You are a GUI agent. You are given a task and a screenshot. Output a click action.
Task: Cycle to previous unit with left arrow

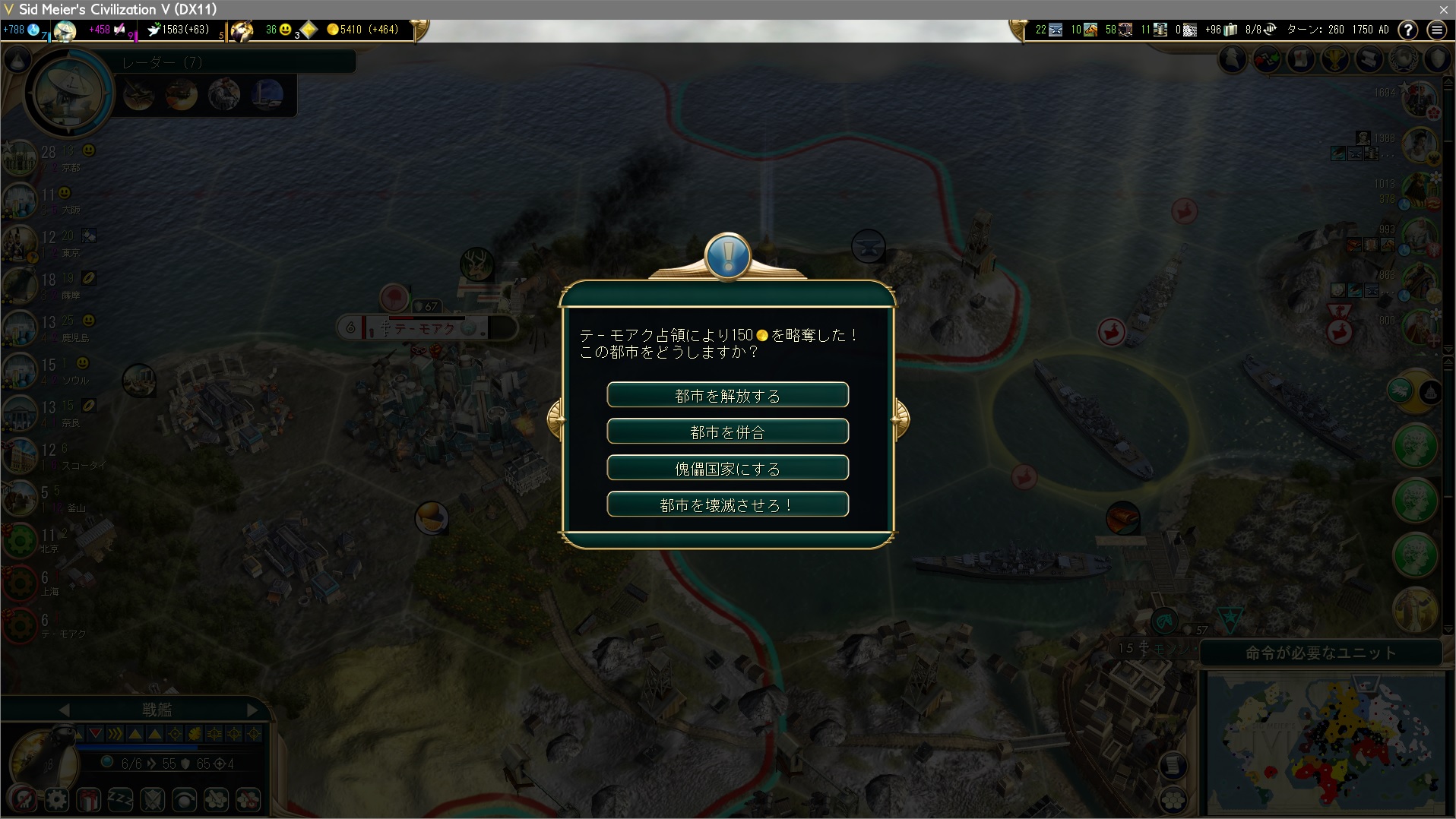pos(64,710)
